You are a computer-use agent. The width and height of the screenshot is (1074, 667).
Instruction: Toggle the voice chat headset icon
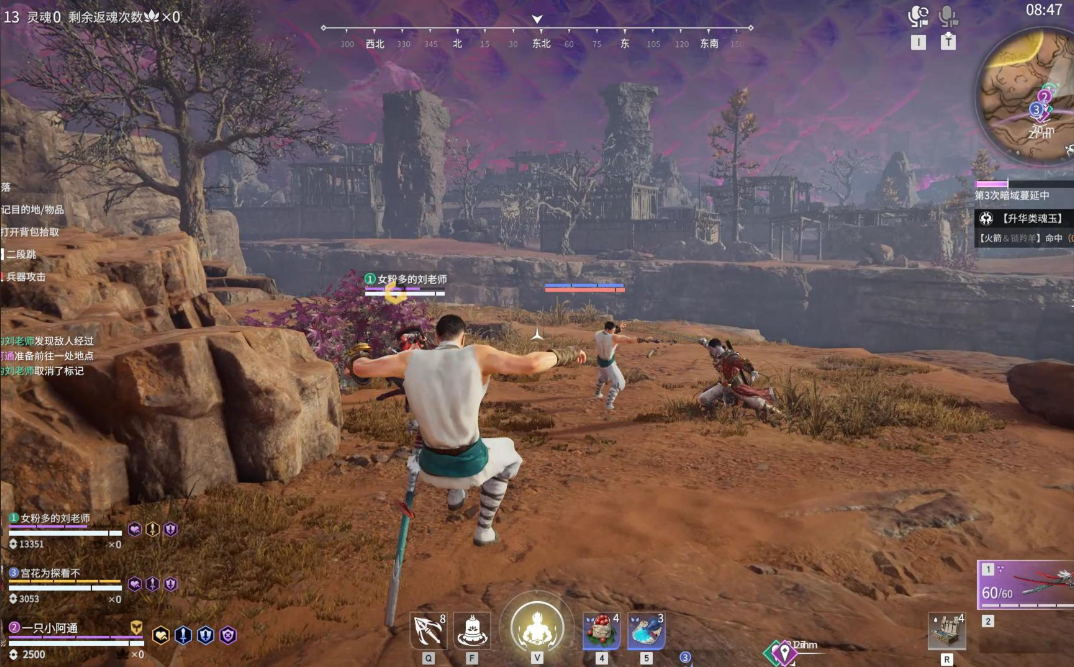(x=918, y=17)
